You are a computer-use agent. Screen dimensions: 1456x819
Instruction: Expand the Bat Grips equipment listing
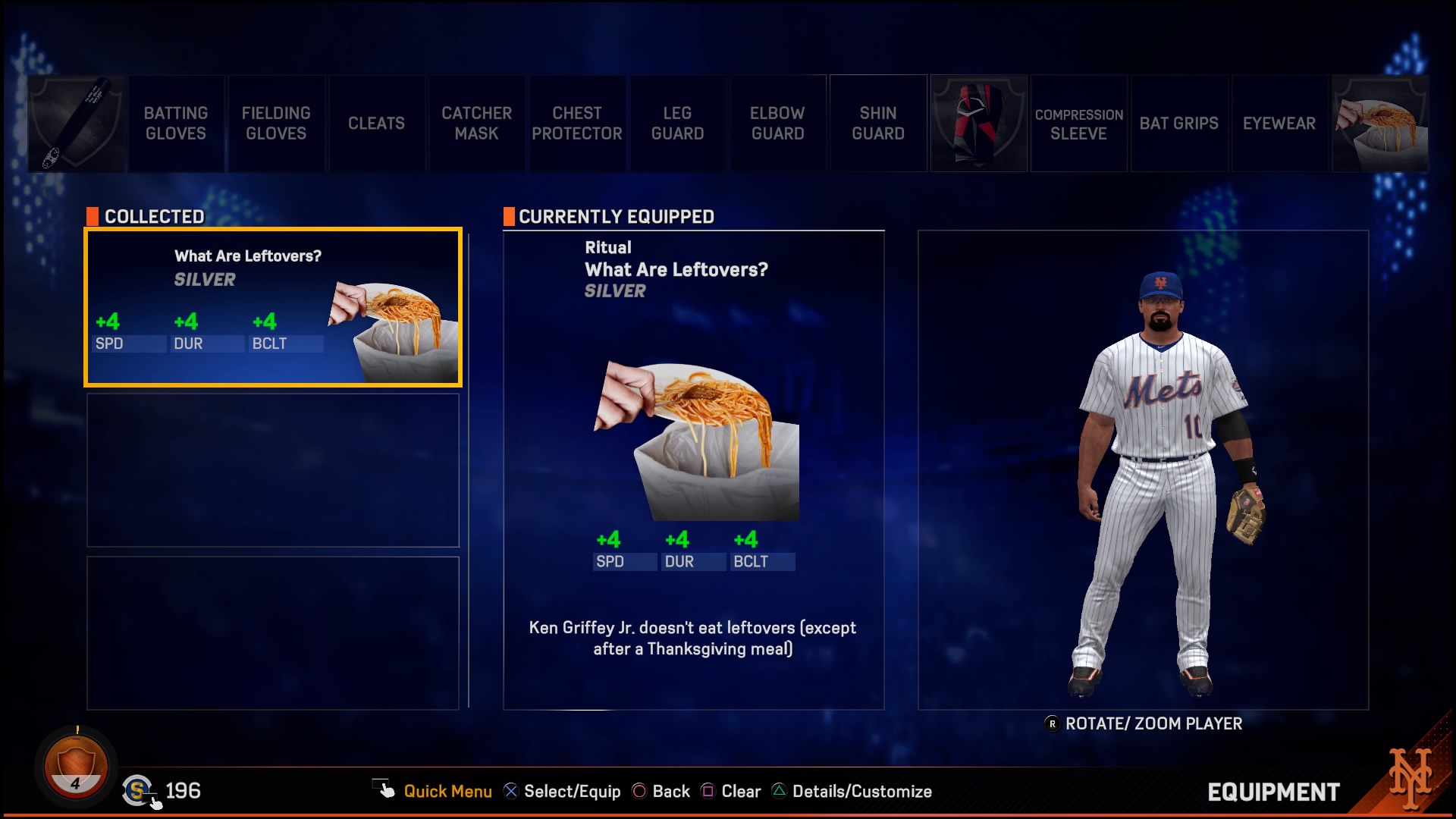pyautogui.click(x=1179, y=123)
